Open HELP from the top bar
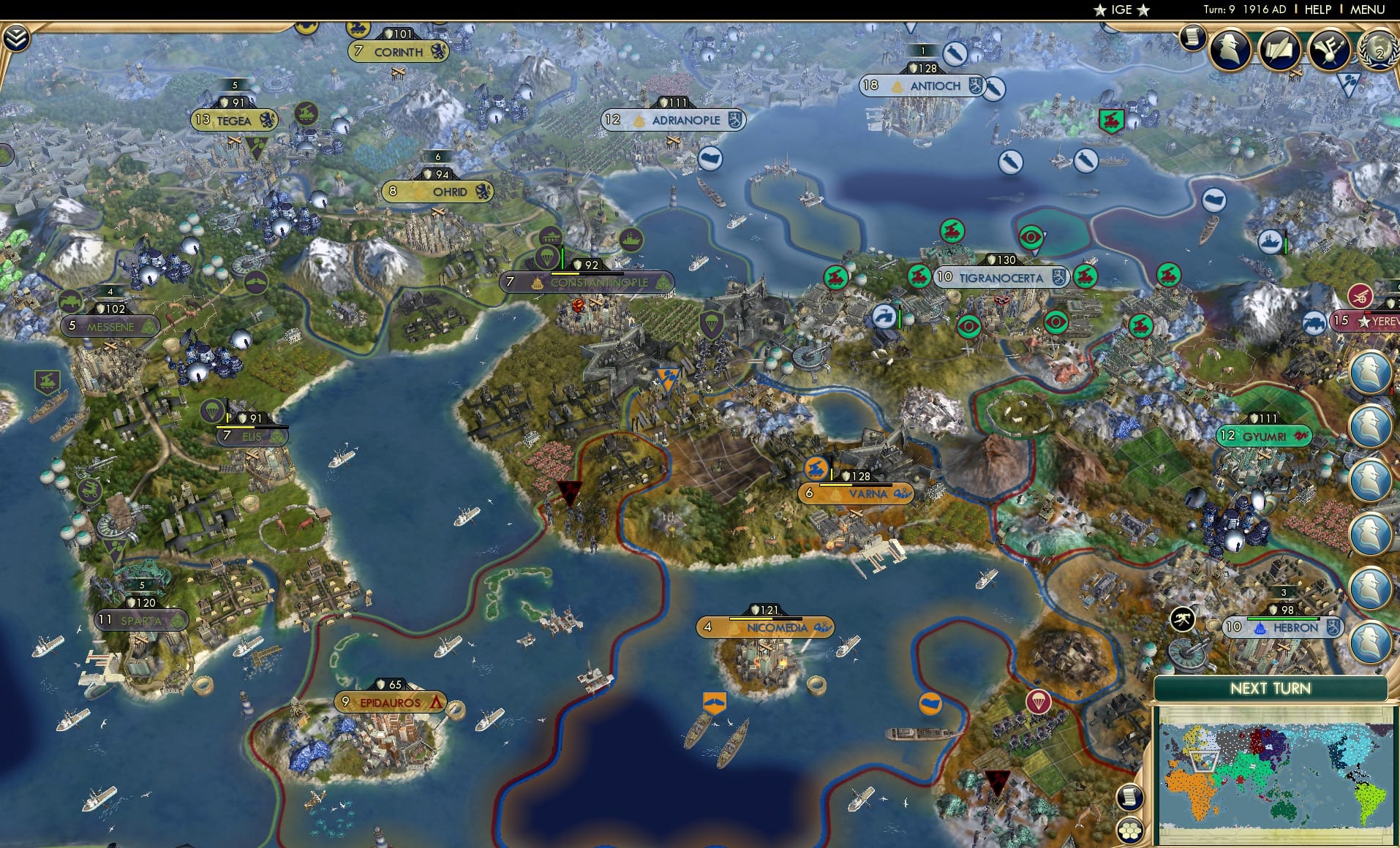This screenshot has height=848, width=1400. click(x=1317, y=10)
